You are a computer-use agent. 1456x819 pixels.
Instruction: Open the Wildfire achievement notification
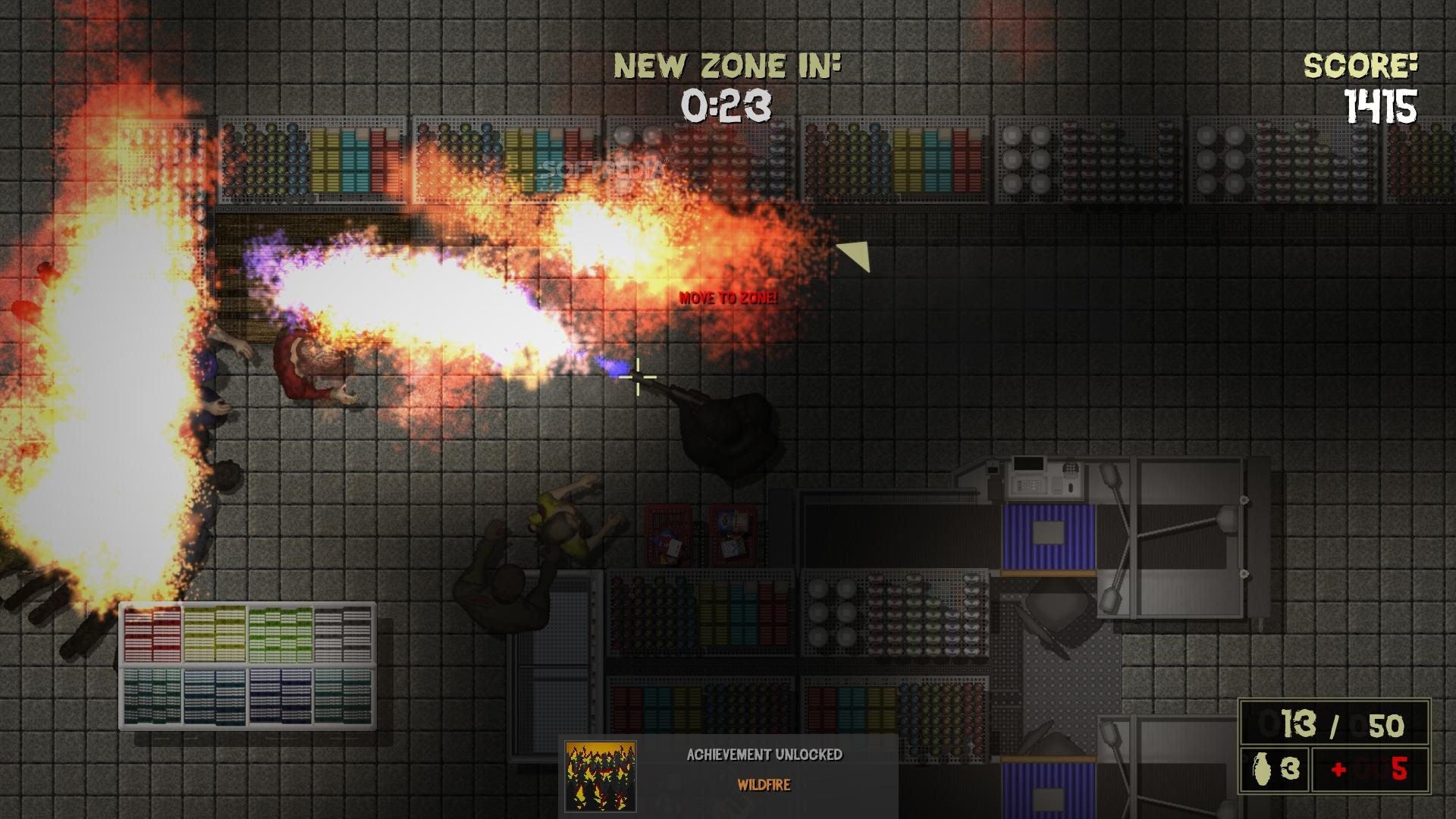tap(764, 770)
